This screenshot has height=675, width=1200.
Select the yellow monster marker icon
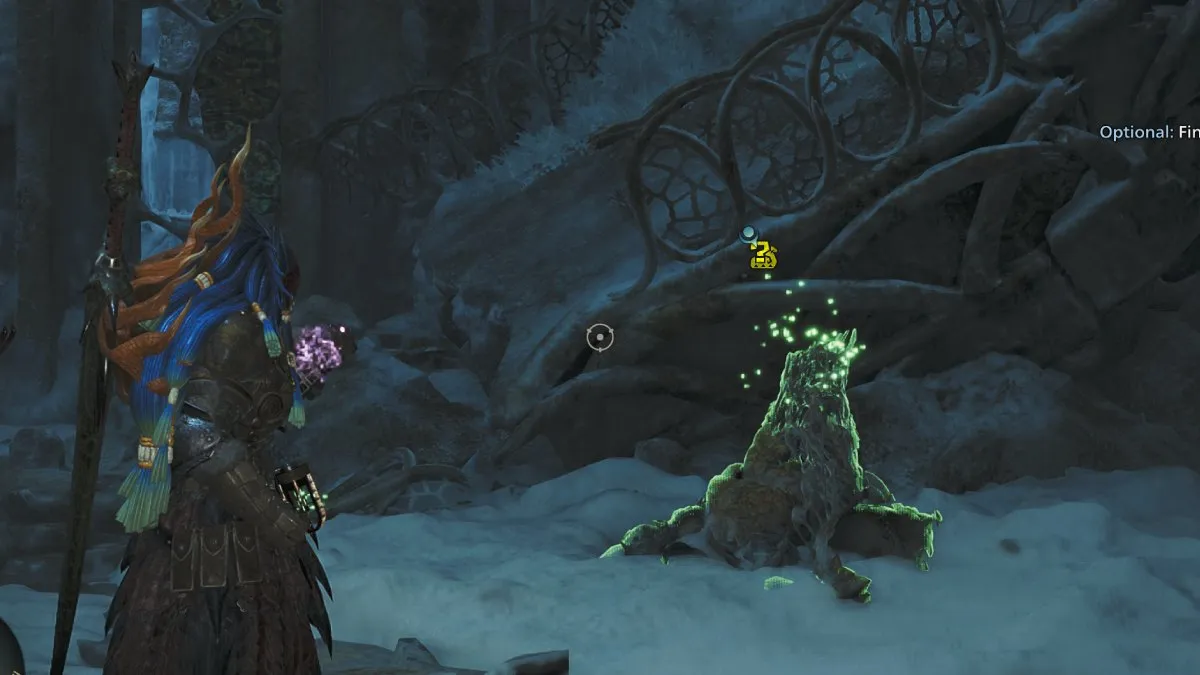point(764,256)
